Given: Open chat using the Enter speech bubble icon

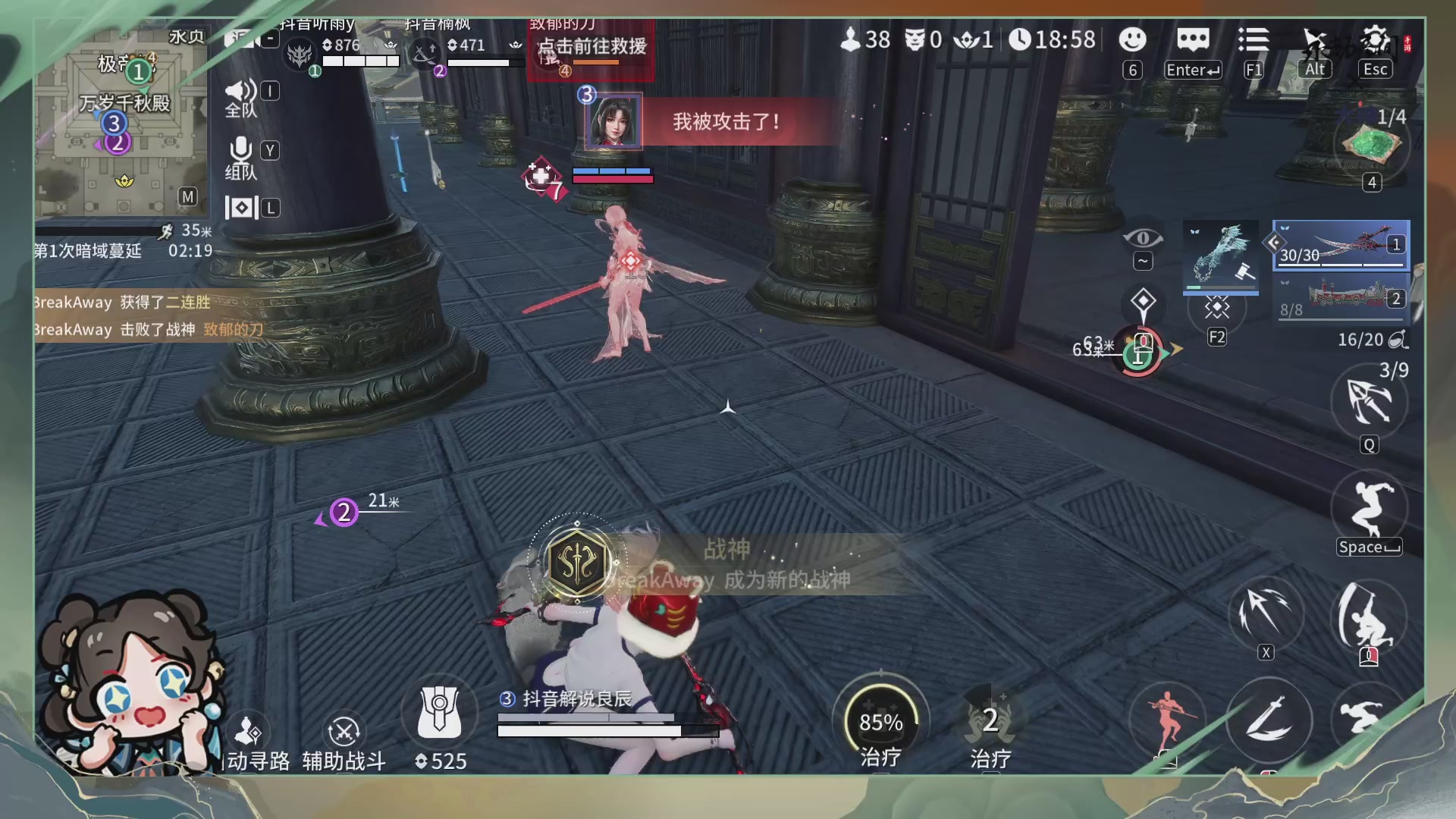Looking at the screenshot, I should (x=1193, y=41).
